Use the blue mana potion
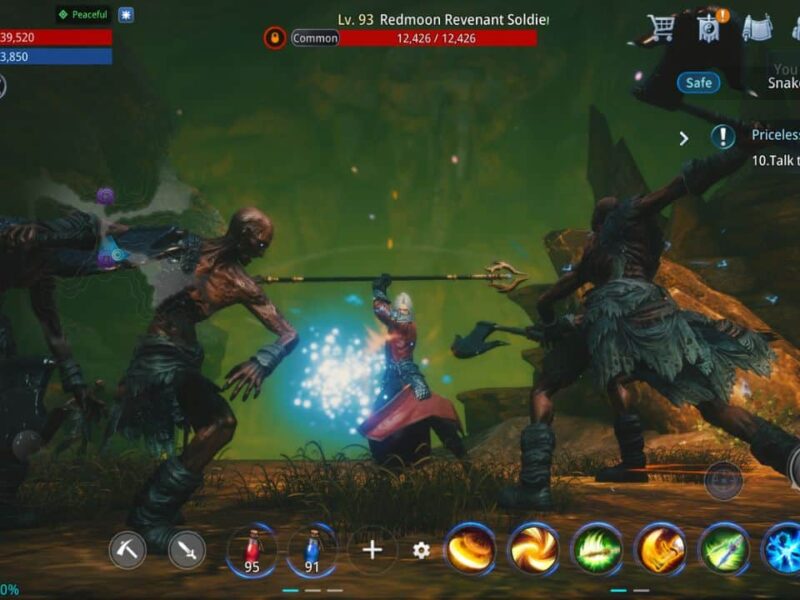The image size is (800, 600). [311, 550]
